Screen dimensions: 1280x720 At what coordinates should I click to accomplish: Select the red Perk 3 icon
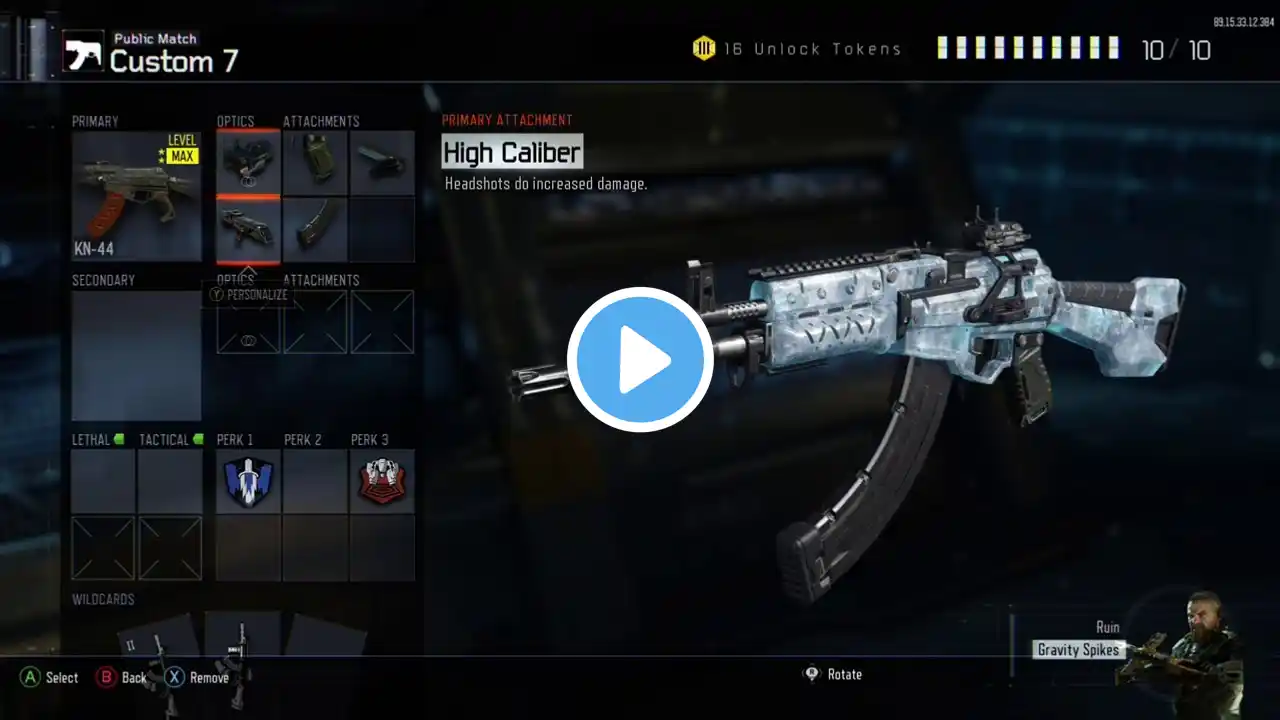point(382,481)
